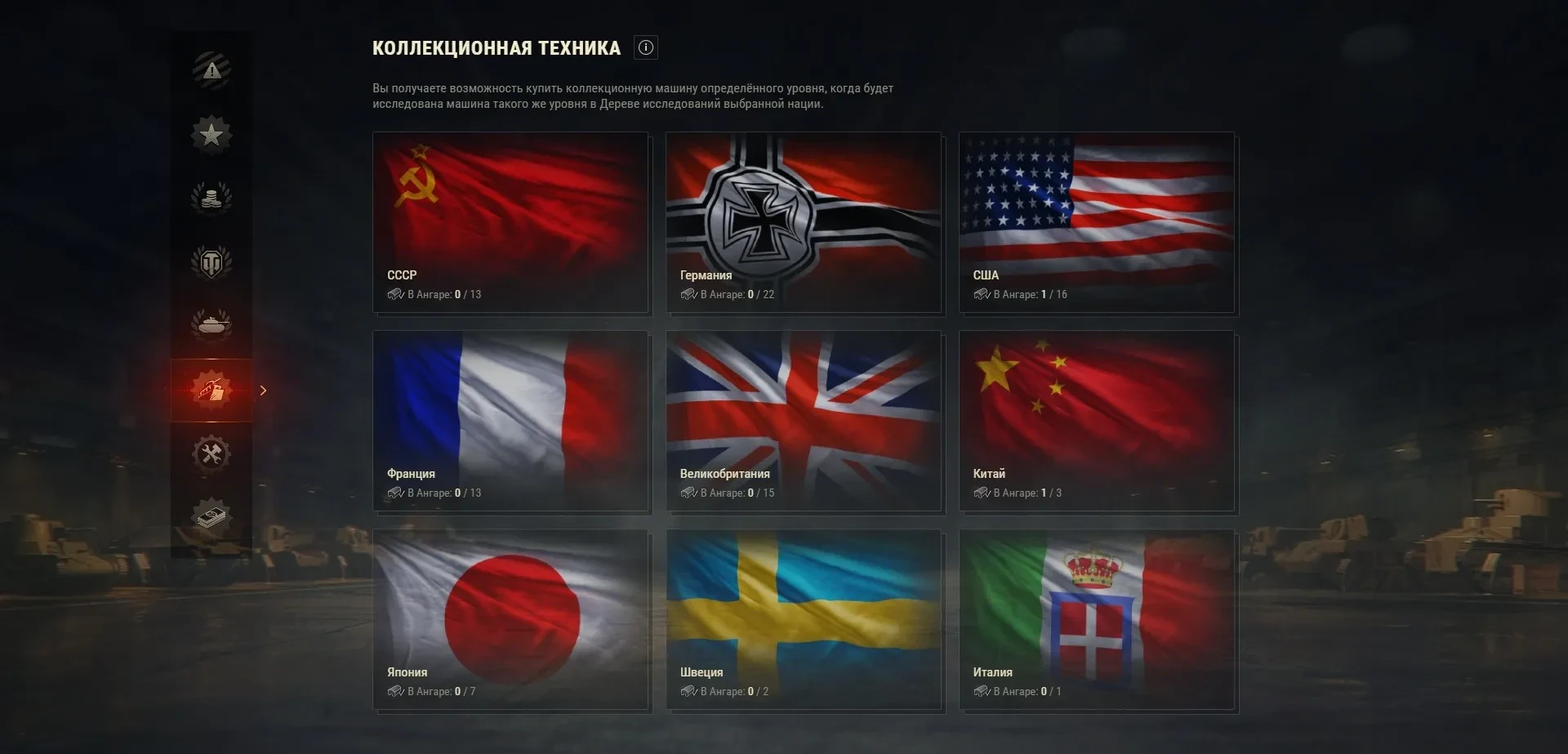Switch to the banknote stack sidebar section
Screen dimensions: 1568x754
coord(212,517)
